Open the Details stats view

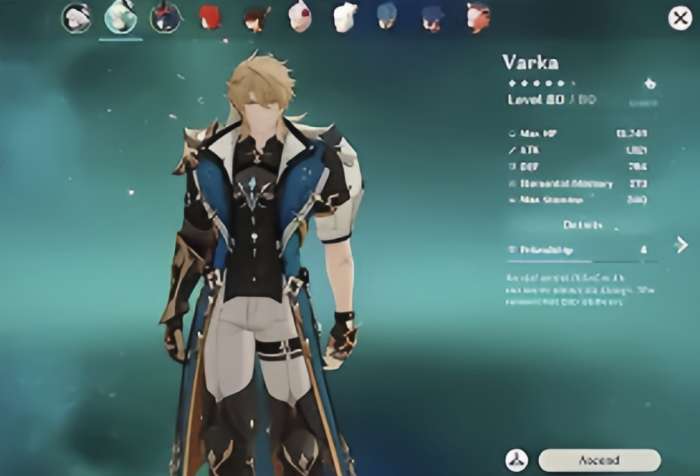pyautogui.click(x=583, y=225)
